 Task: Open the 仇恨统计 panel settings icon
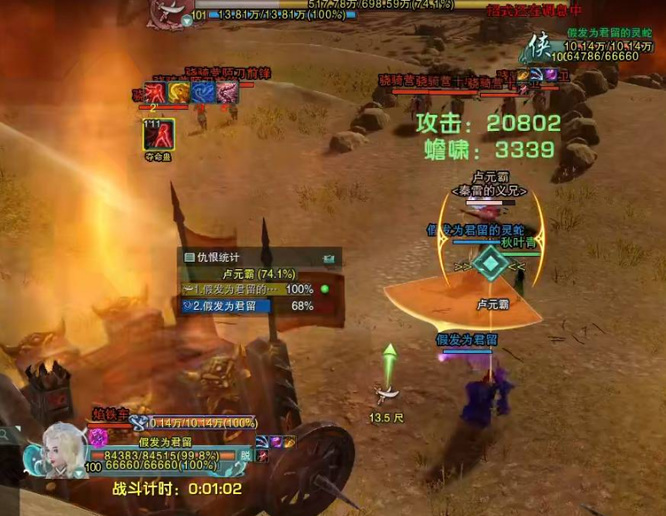coord(328,257)
